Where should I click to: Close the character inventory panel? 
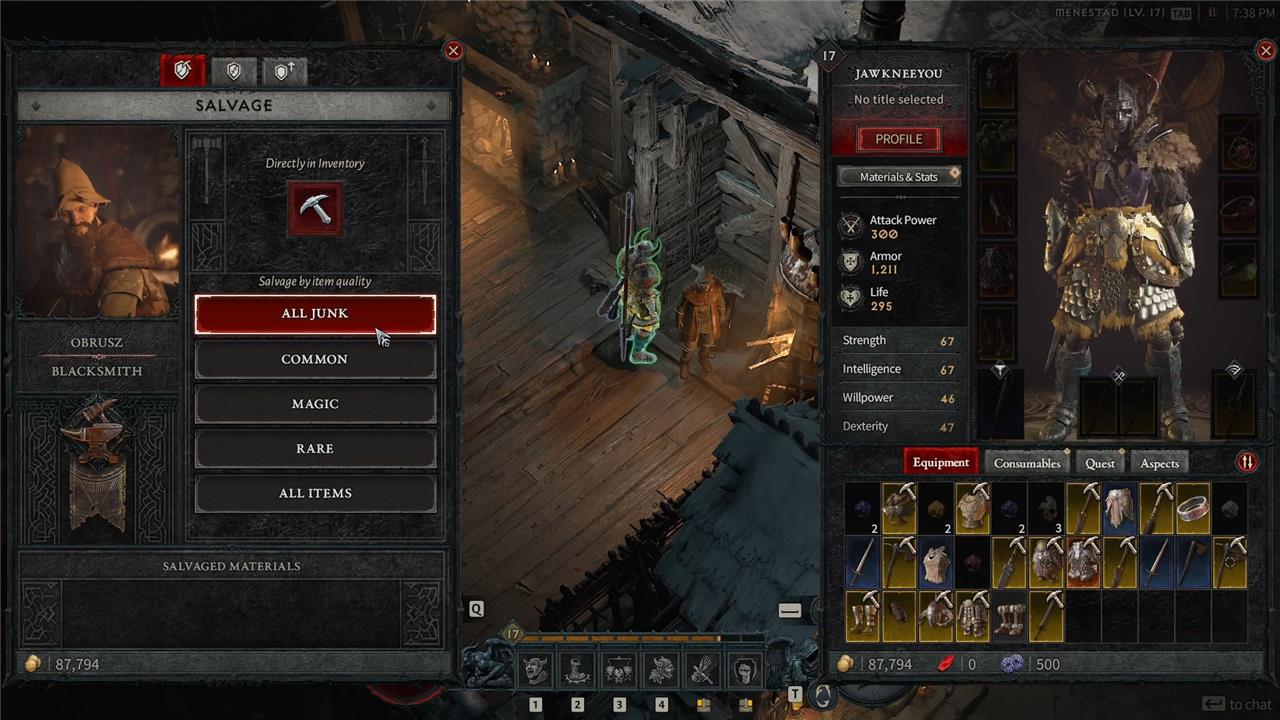coord(1263,51)
